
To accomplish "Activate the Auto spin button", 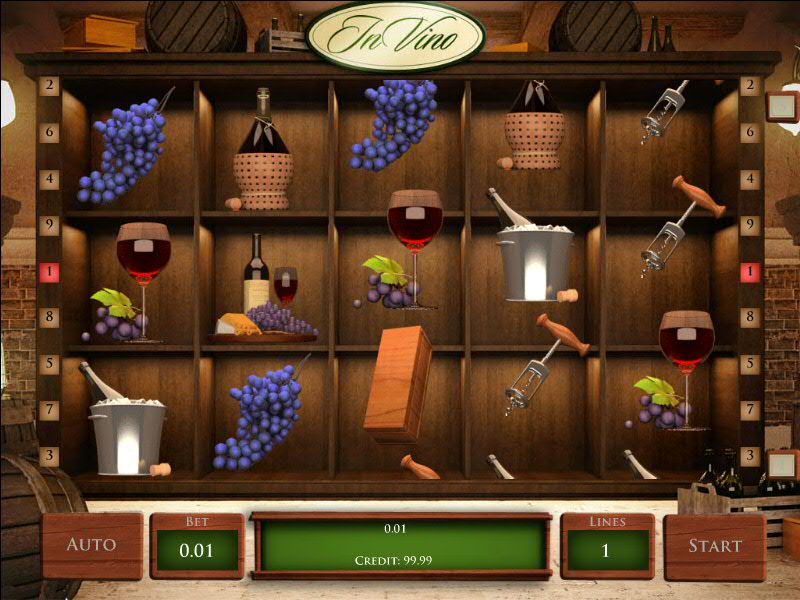I will pyautogui.click(x=91, y=545).
